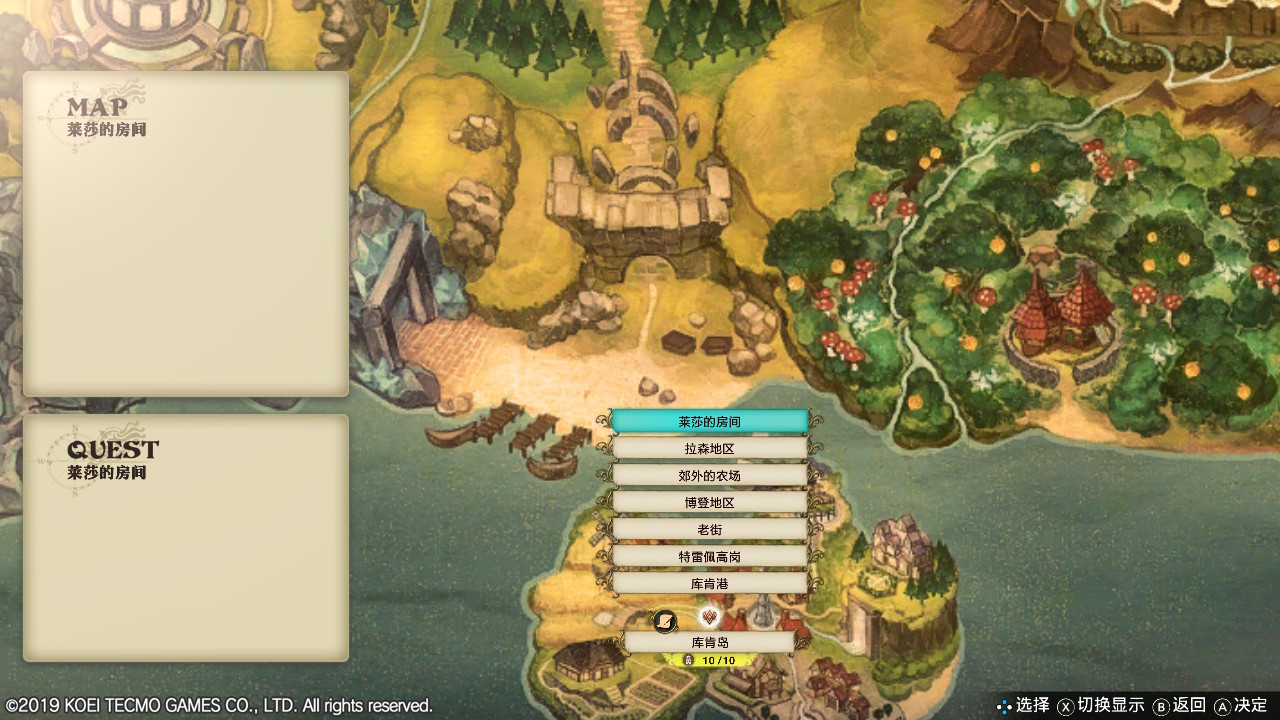1280x720 pixels.
Task: Click the 库肯岛 map label
Action: (x=709, y=642)
